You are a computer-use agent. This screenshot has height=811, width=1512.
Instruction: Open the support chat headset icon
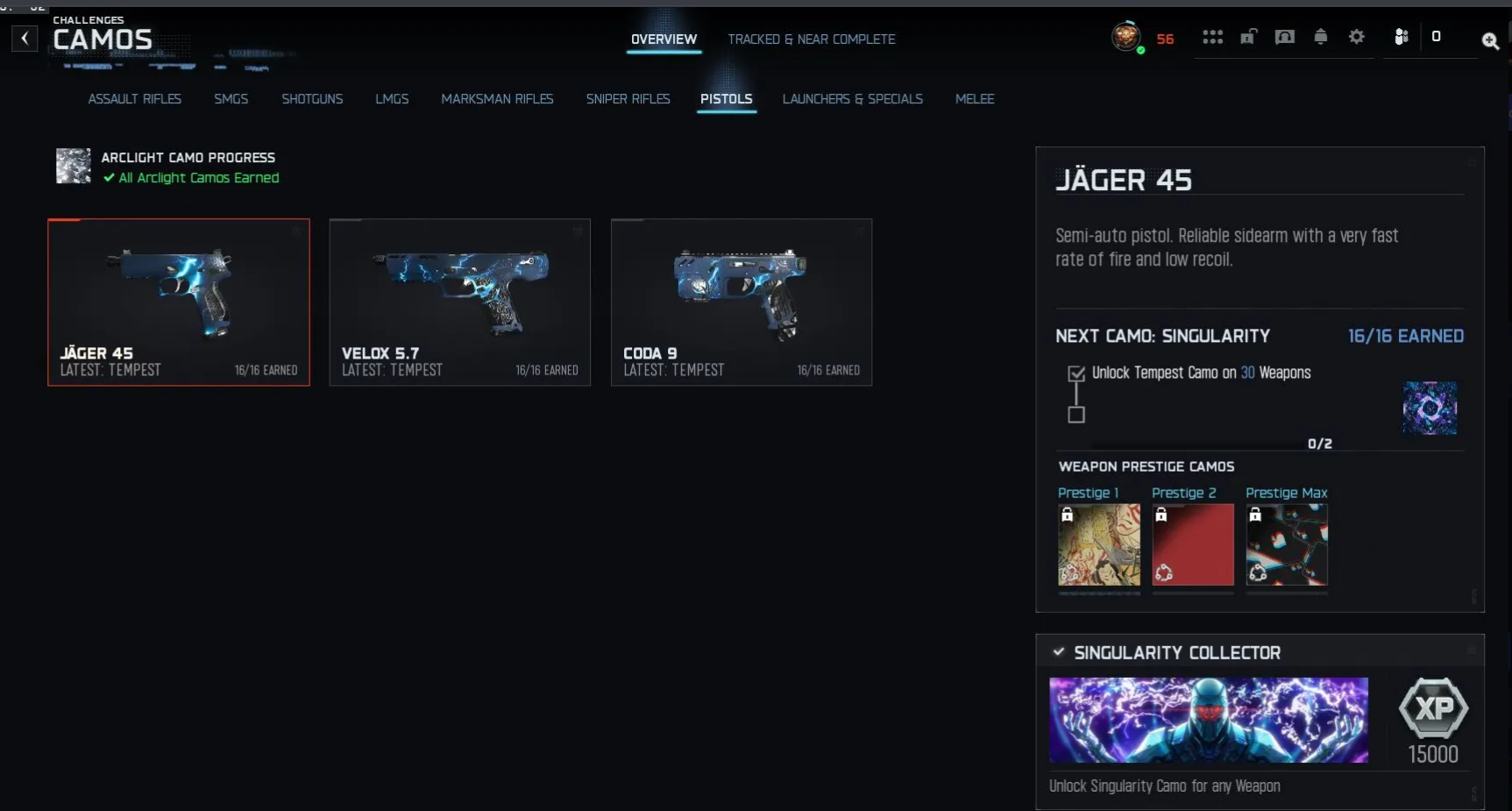point(1284,37)
